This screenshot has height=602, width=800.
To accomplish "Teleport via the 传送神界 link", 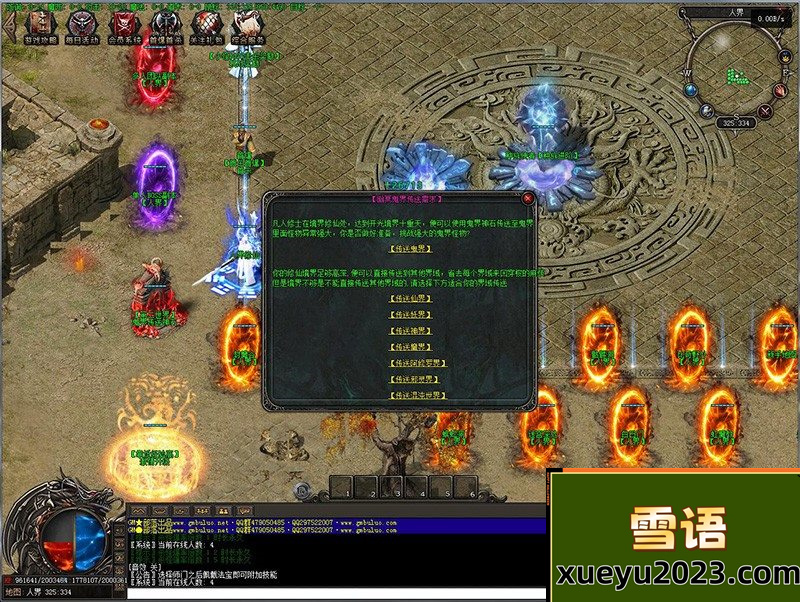I will (x=409, y=330).
